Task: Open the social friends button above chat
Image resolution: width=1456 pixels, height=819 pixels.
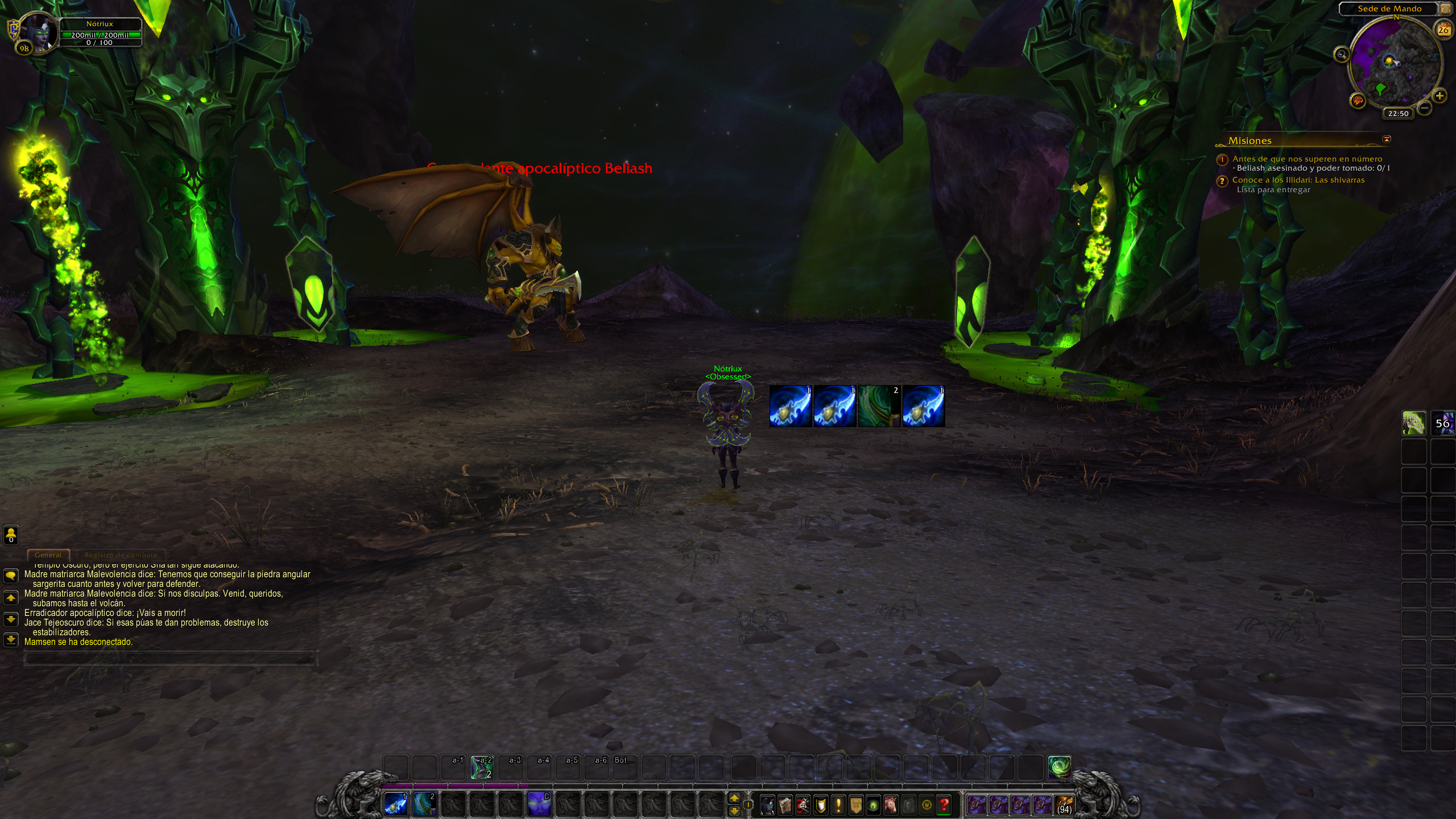Action: [11, 534]
